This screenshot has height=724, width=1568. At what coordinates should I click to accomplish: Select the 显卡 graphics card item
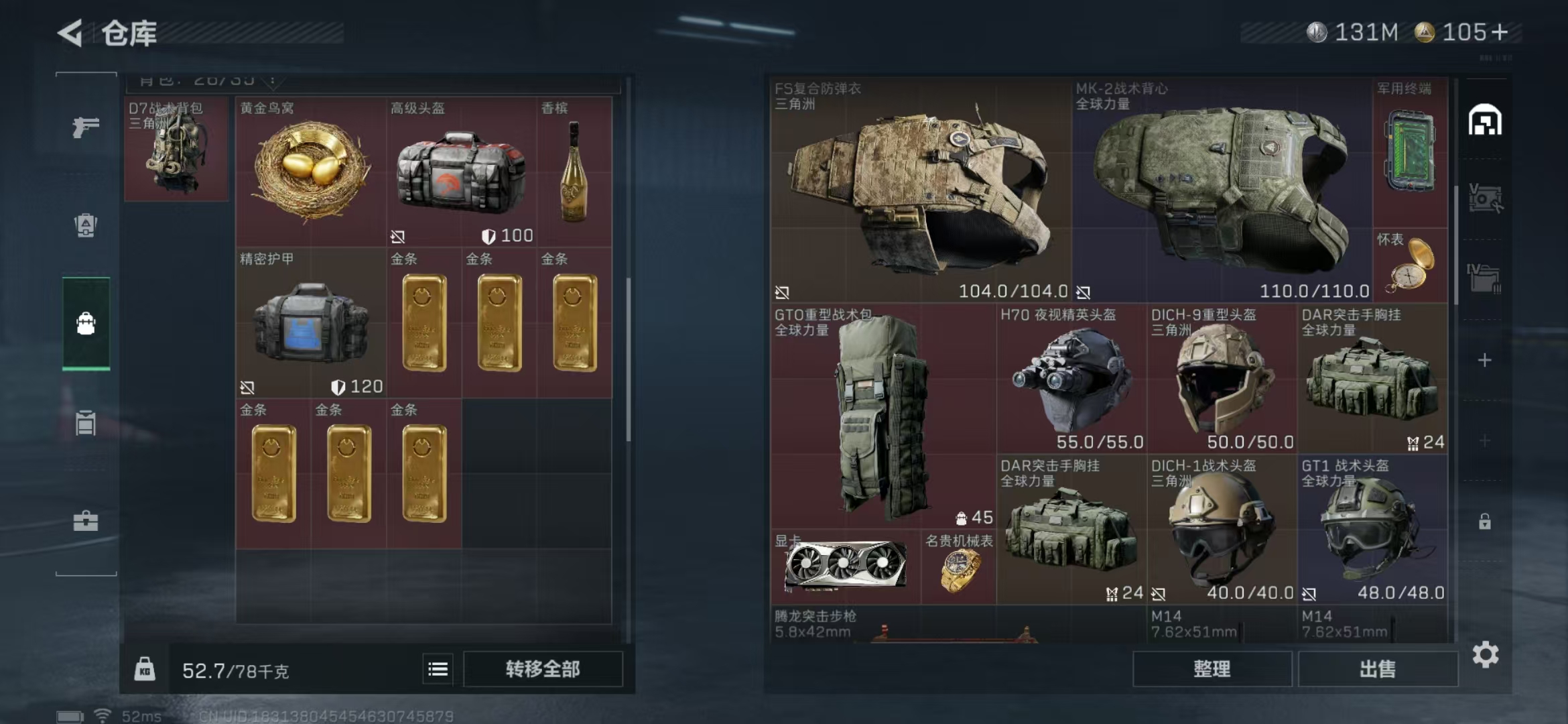click(x=846, y=567)
